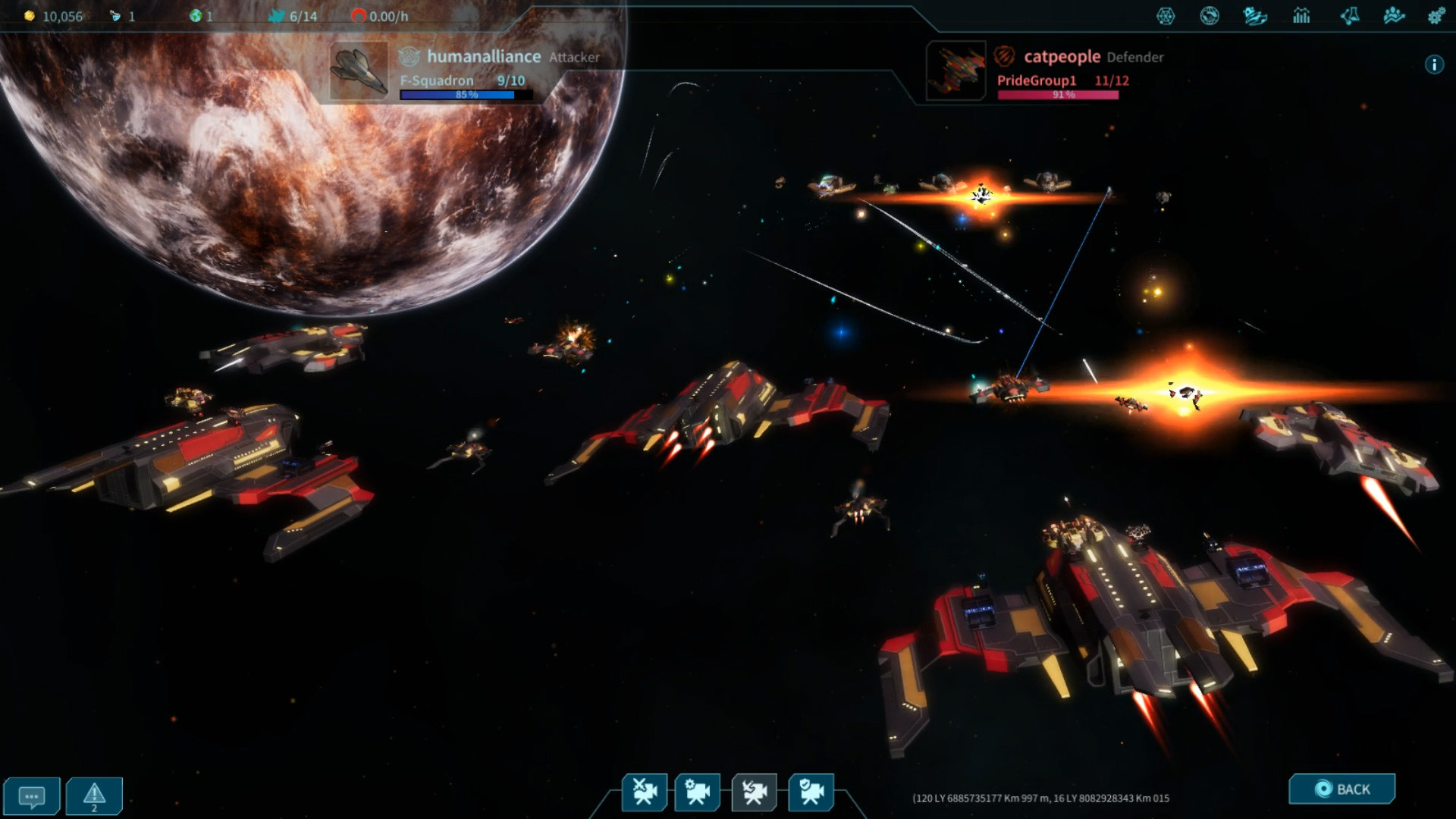Open the diplomacy handshake globe icon
This screenshot has width=1456, height=819.
[x=1210, y=16]
